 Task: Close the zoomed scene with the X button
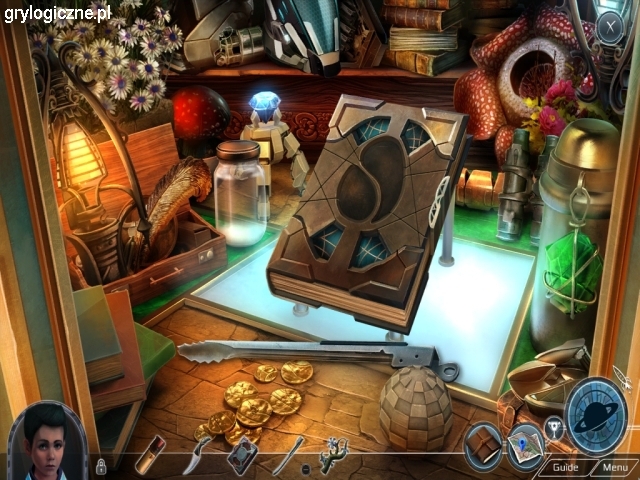(609, 28)
